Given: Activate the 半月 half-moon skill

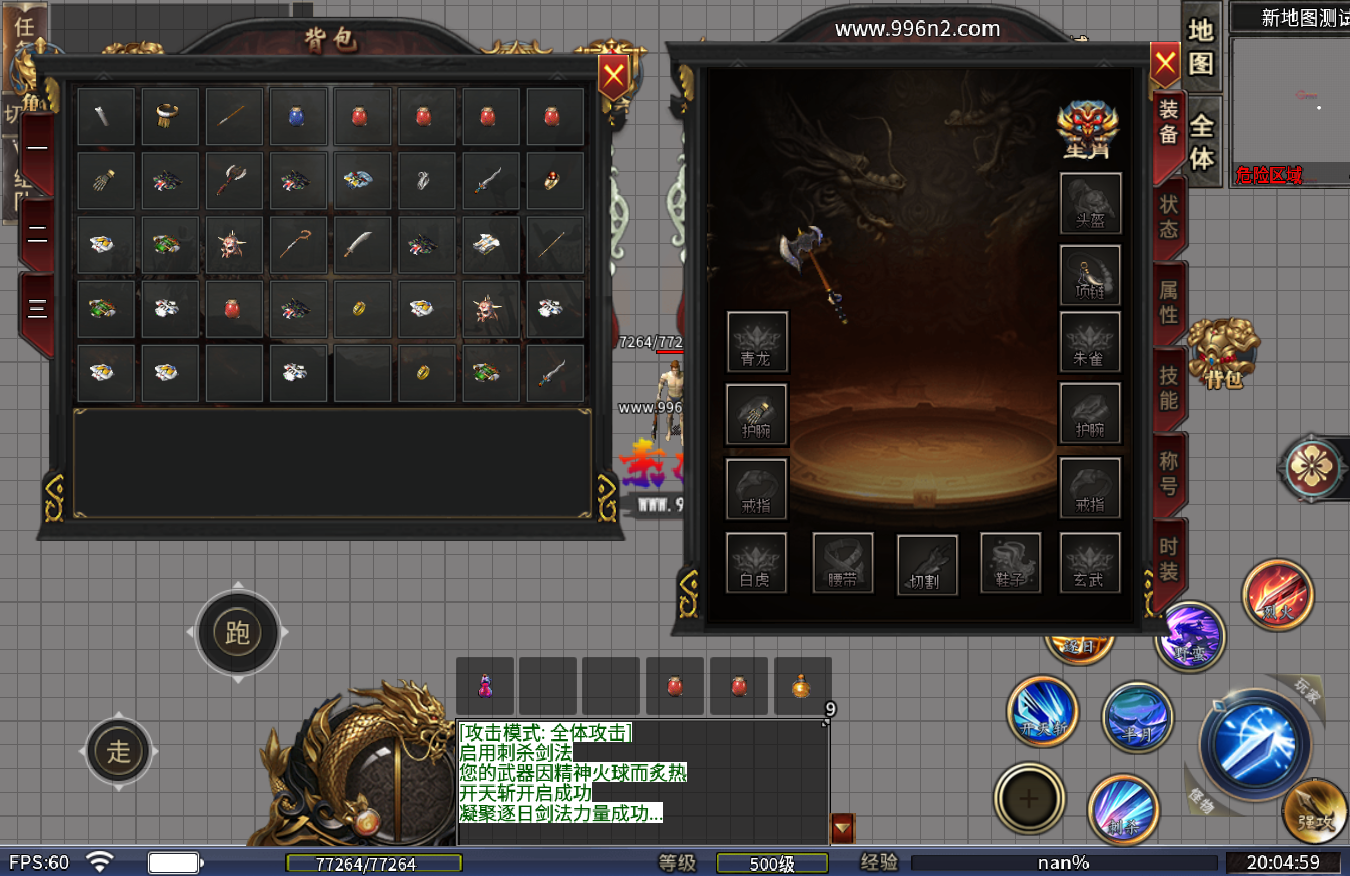Looking at the screenshot, I should pos(1137,716).
